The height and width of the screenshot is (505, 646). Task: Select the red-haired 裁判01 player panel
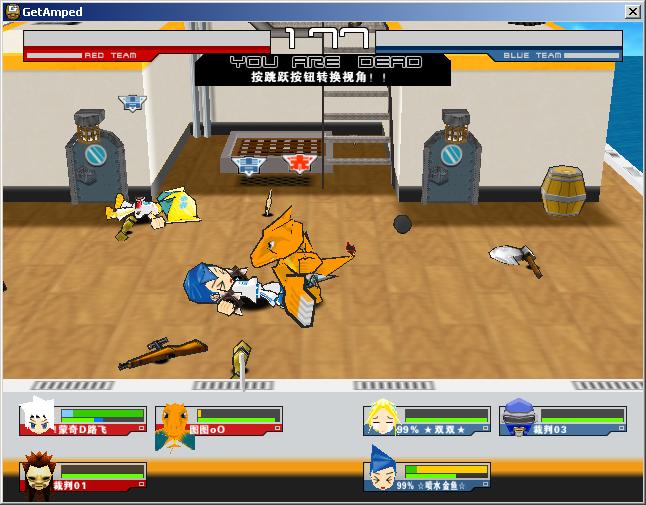pyautogui.click(x=83, y=477)
